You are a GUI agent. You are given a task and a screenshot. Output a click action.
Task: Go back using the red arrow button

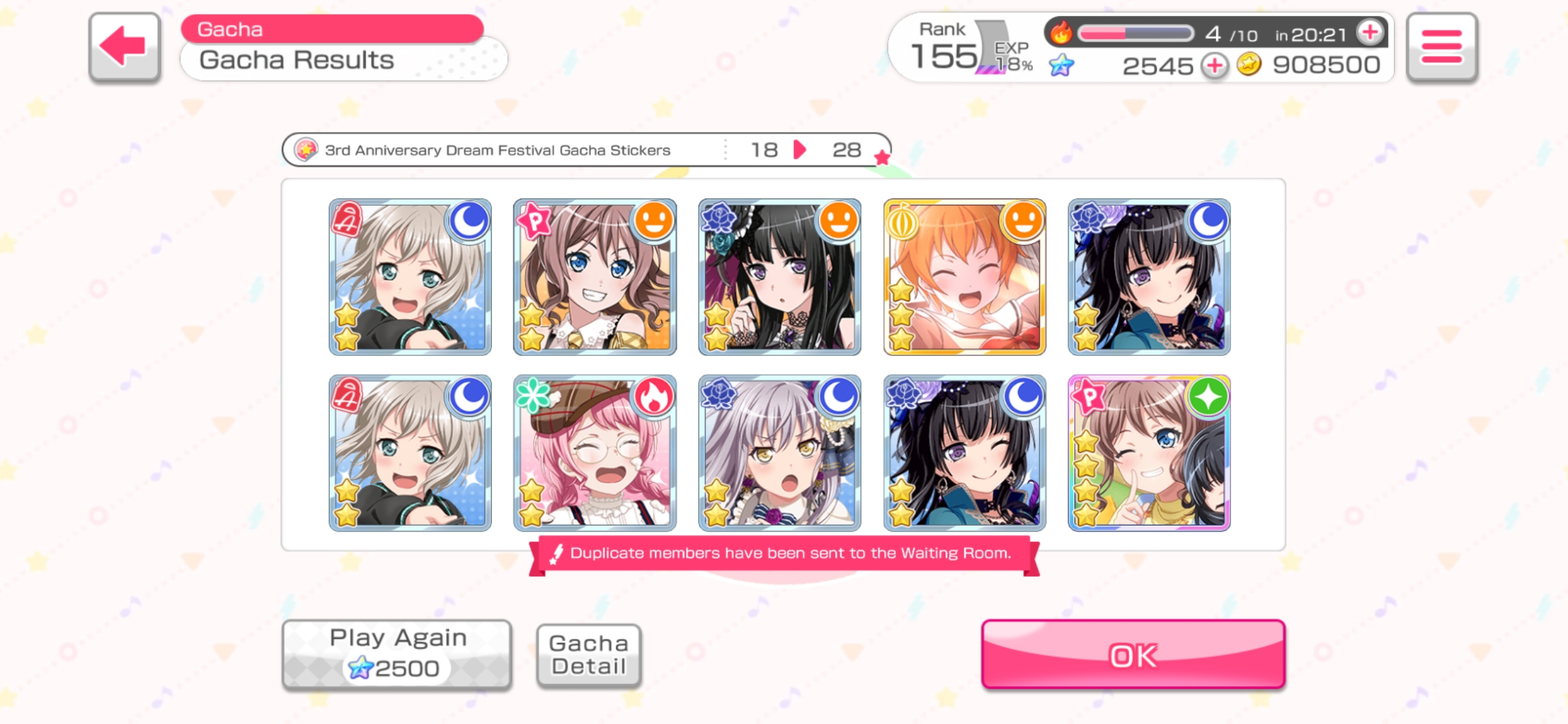124,47
